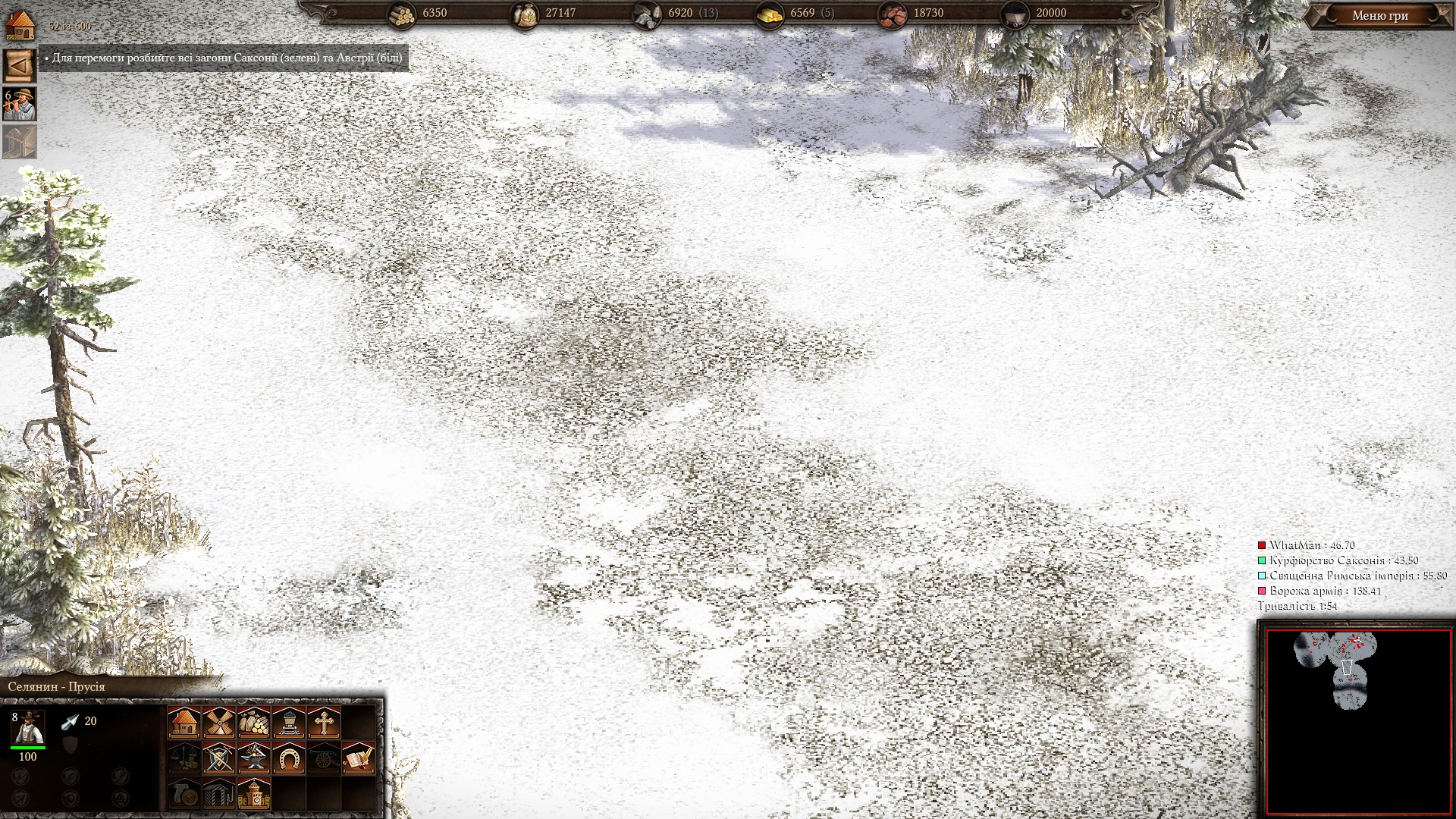
Task: Build a windmill
Action: pos(218,723)
